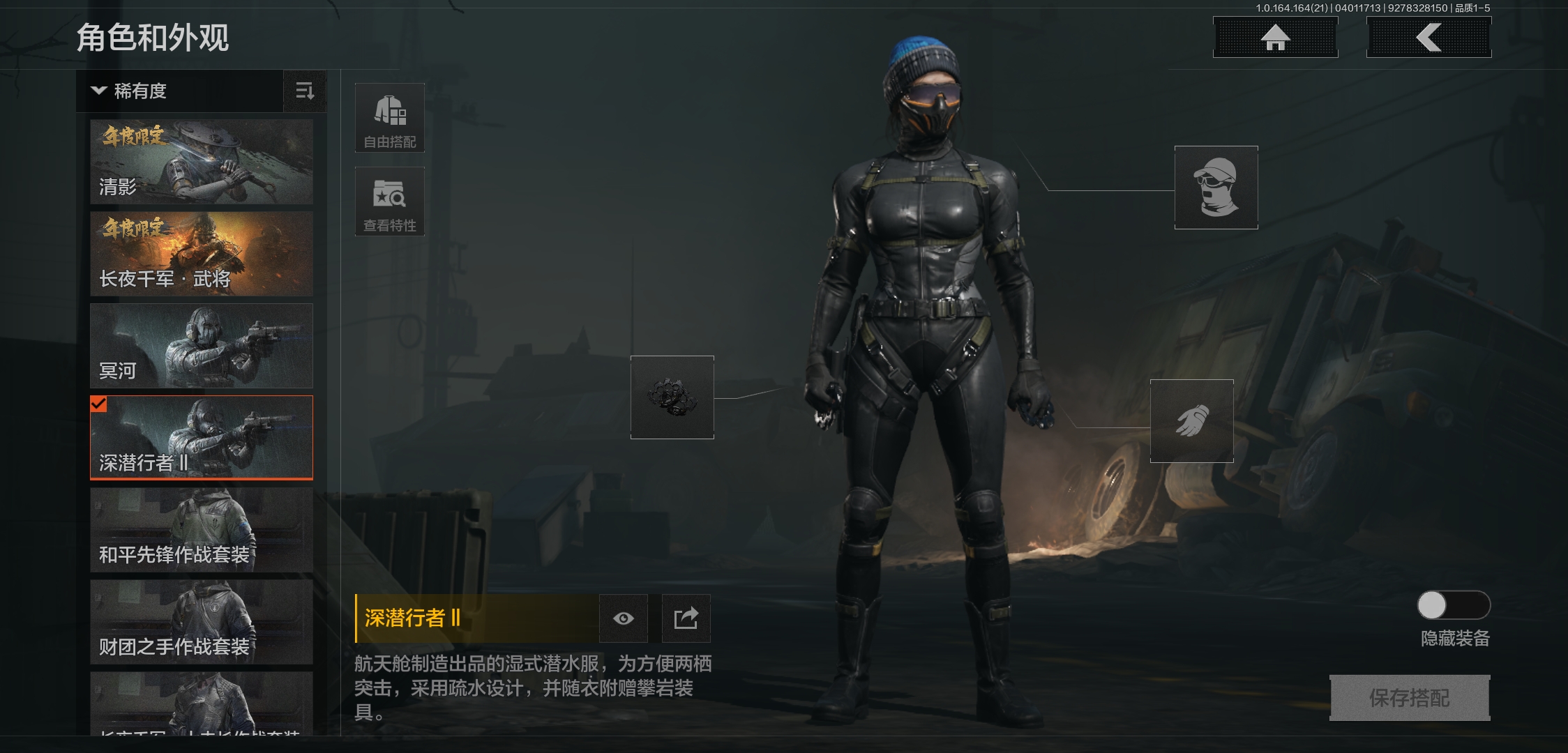Click the back arrow icon at top right
The image size is (1568, 753).
tap(1428, 38)
